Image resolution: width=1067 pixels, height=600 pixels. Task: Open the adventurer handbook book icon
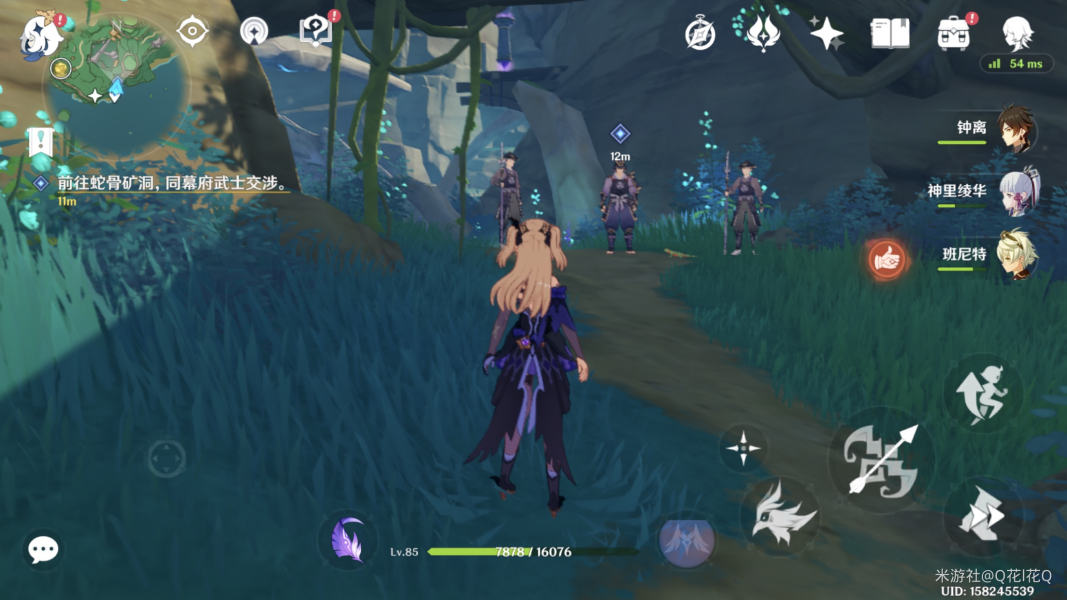(888, 34)
